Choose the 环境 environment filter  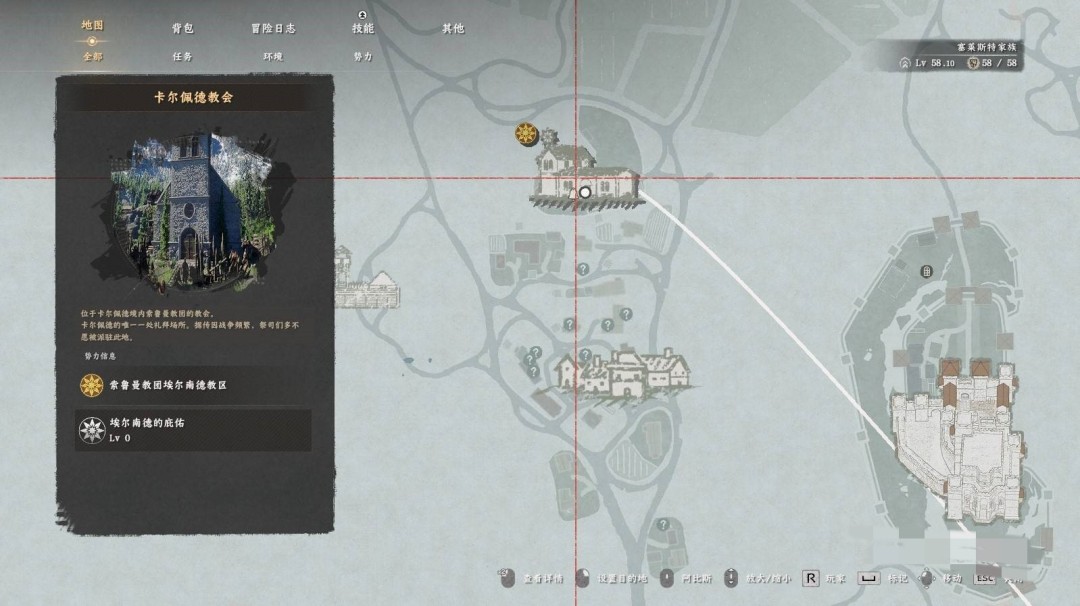pyautogui.click(x=273, y=57)
